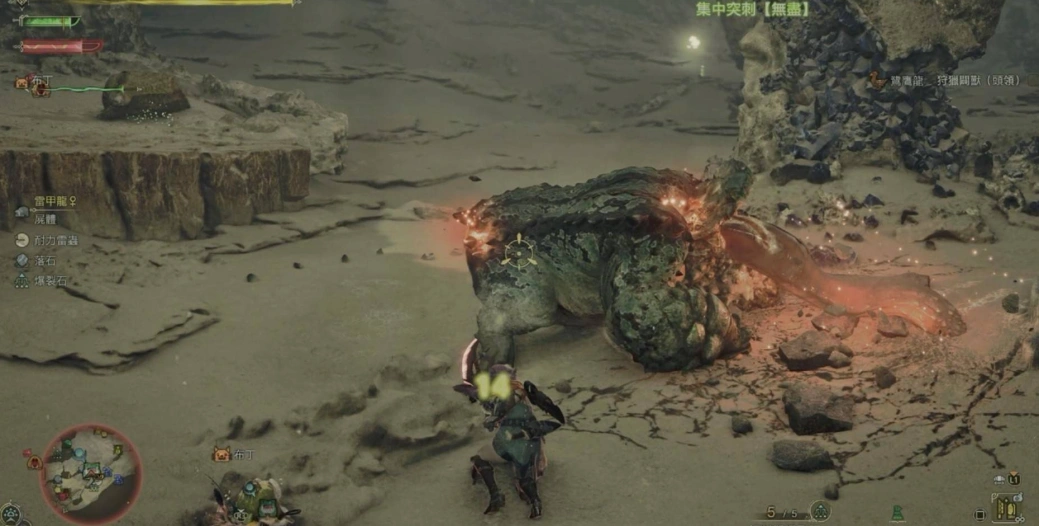Viewport: 1039px width, 526px height.
Task: Select the green item icon in the bottom bar
Action: tap(898, 512)
